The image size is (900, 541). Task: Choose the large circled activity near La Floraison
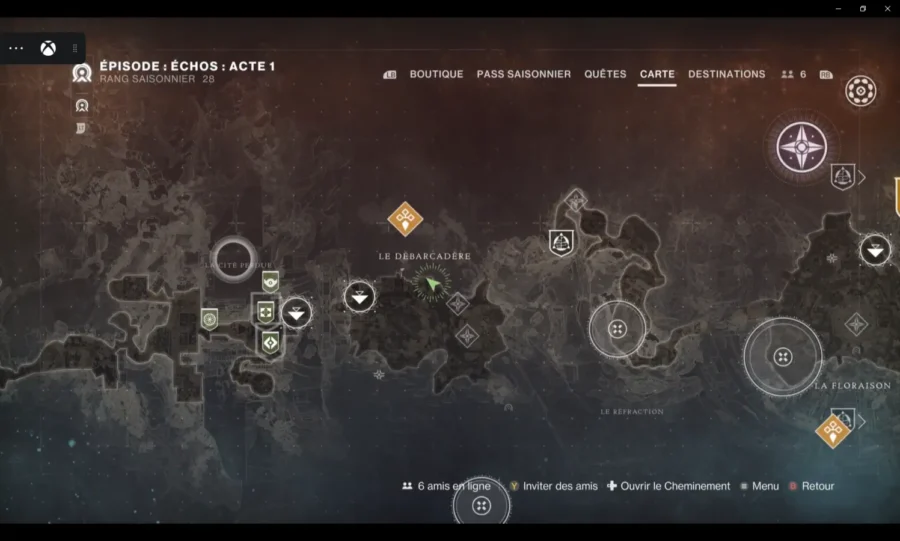(783, 357)
